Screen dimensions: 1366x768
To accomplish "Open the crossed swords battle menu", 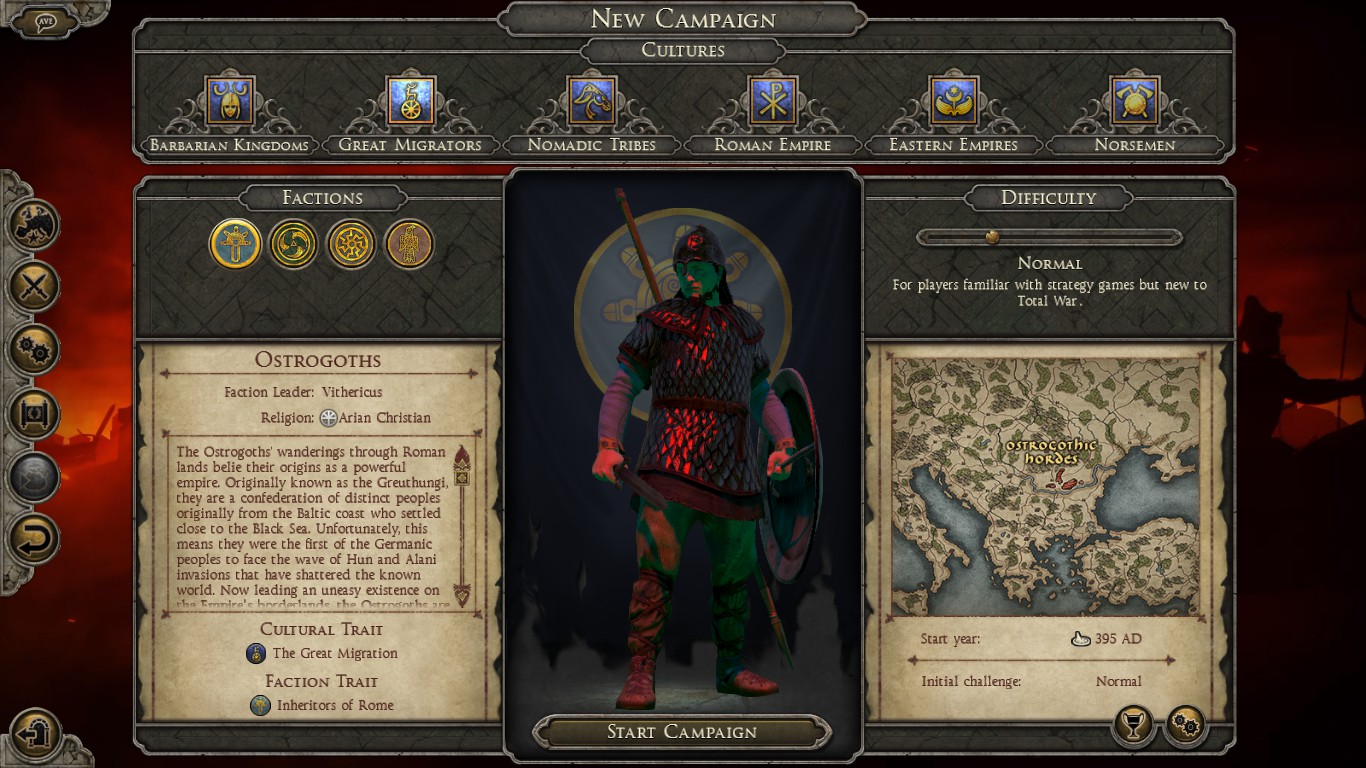I will click(35, 288).
